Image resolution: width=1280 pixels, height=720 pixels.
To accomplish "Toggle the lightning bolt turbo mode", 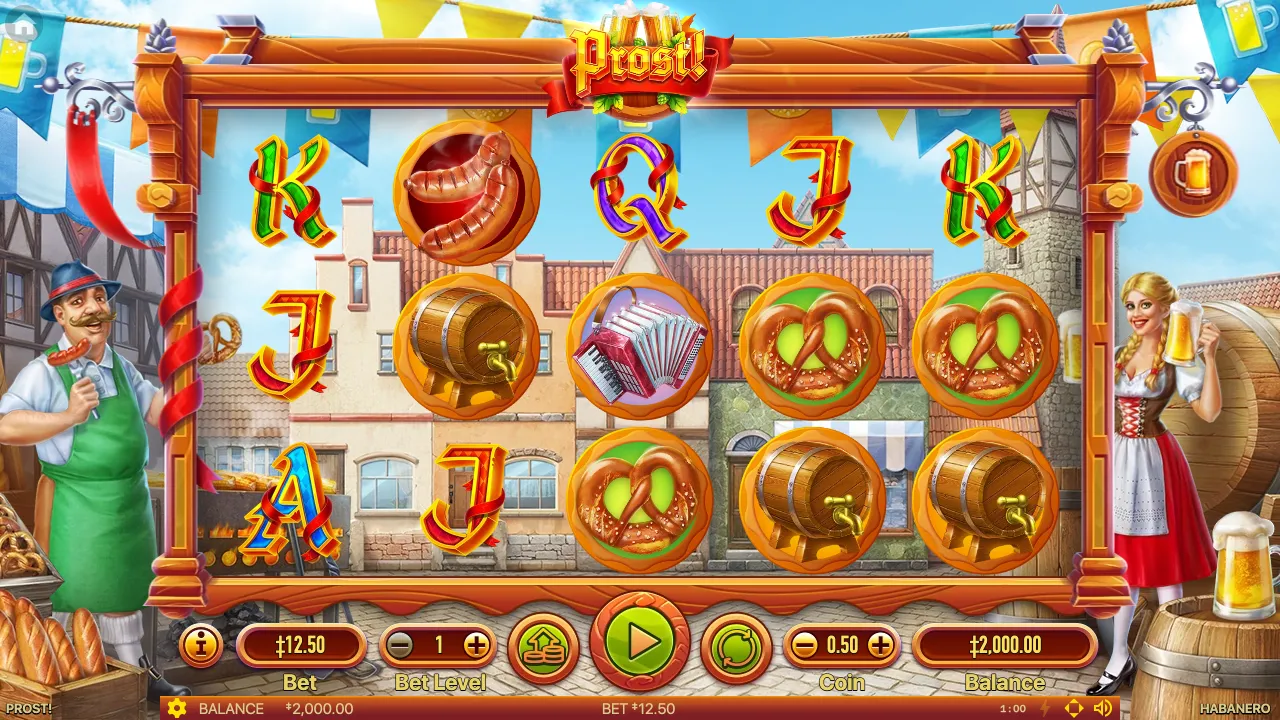I will [x=1046, y=709].
